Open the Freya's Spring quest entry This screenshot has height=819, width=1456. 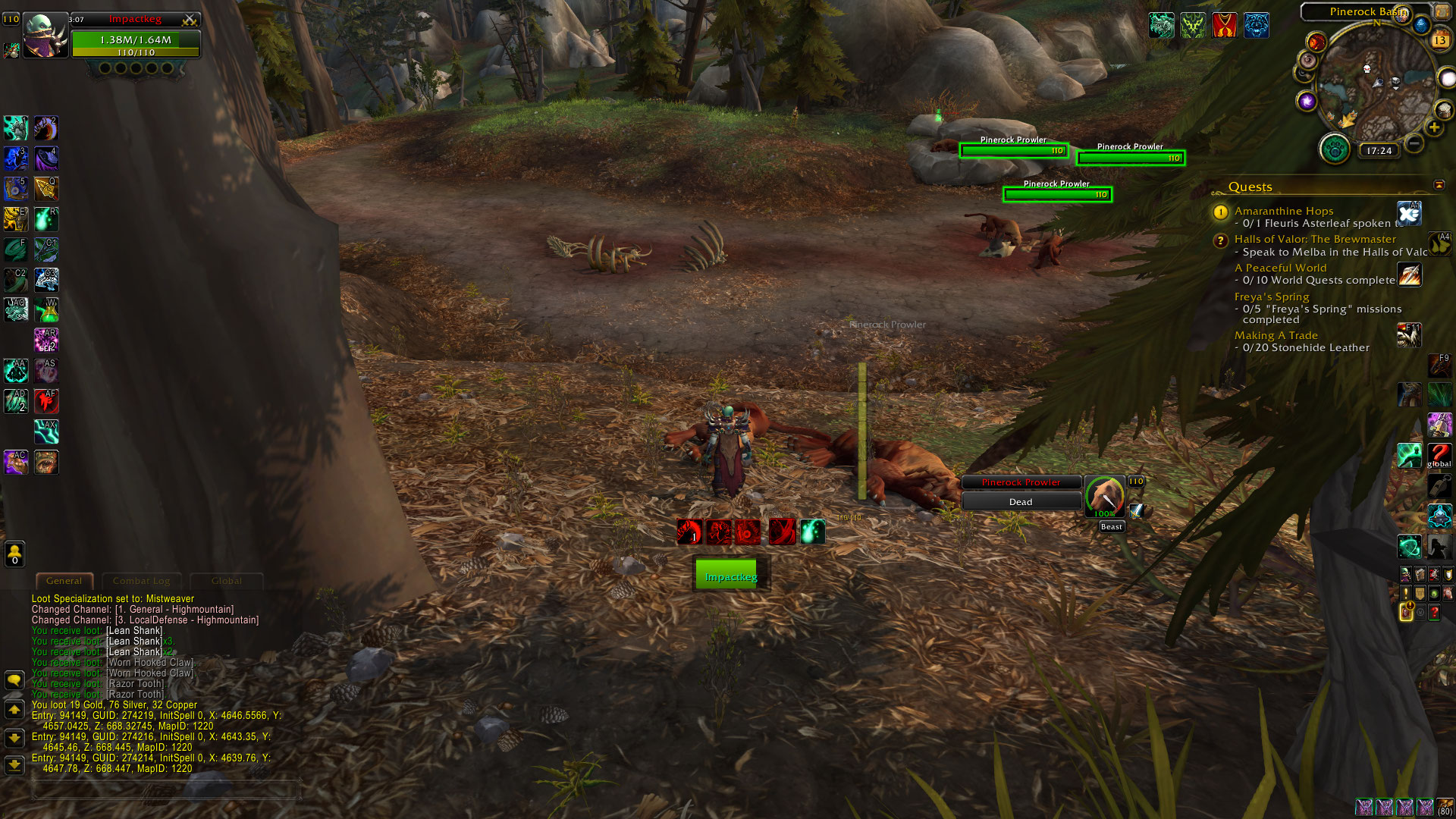coord(1271,297)
